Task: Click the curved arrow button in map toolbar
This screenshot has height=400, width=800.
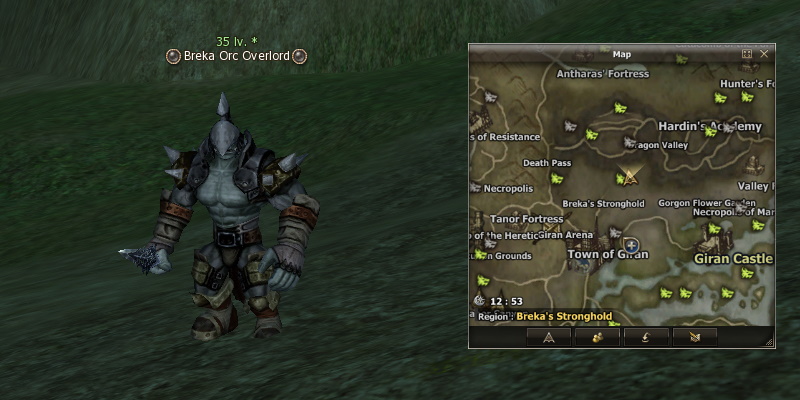Action: [645, 337]
